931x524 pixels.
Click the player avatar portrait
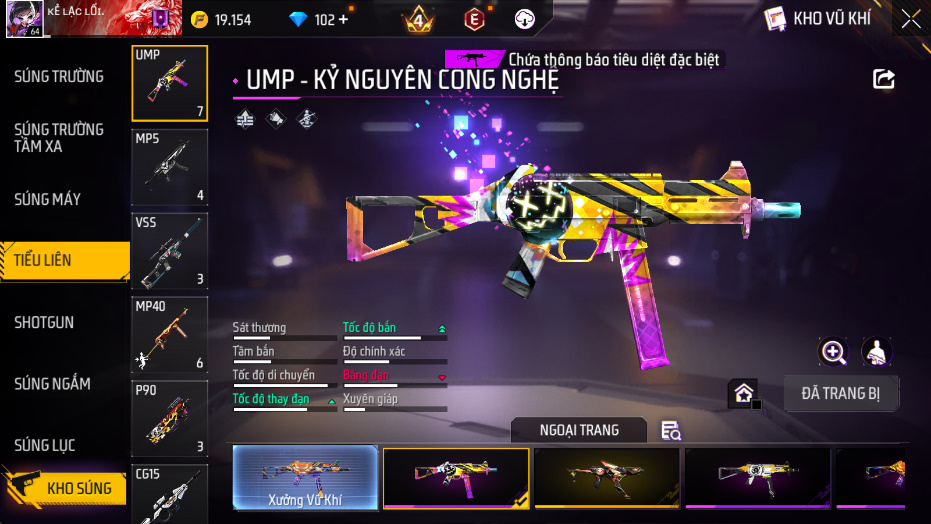coord(23,19)
